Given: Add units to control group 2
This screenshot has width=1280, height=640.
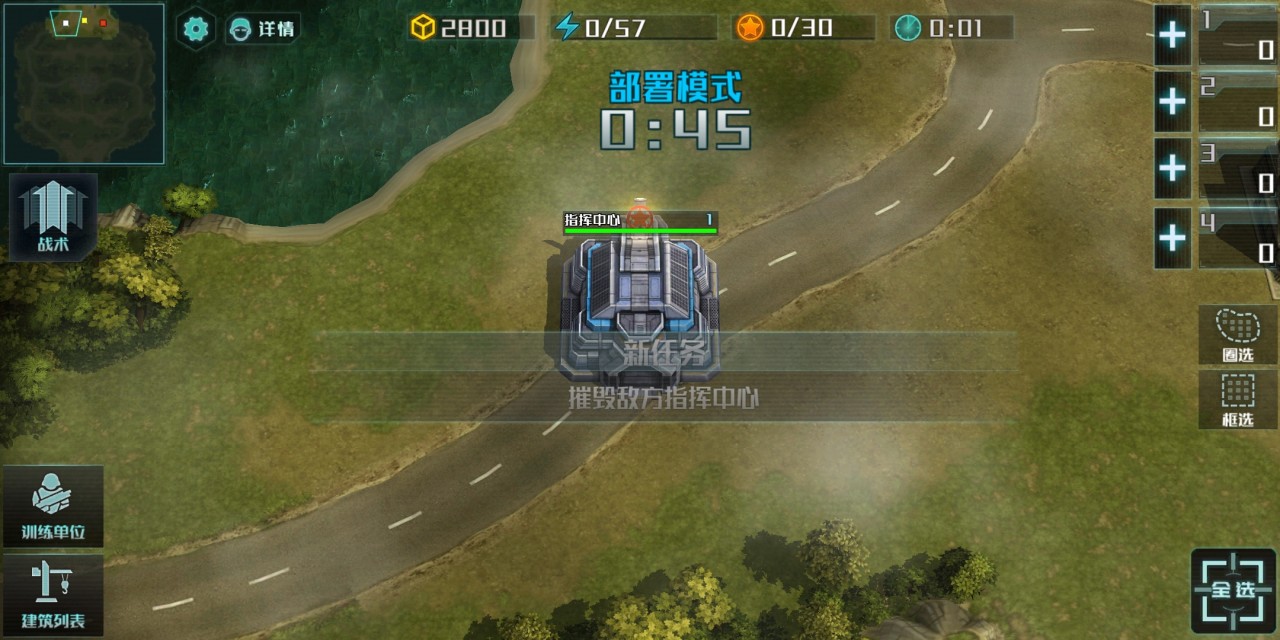Looking at the screenshot, I should point(1172,101).
